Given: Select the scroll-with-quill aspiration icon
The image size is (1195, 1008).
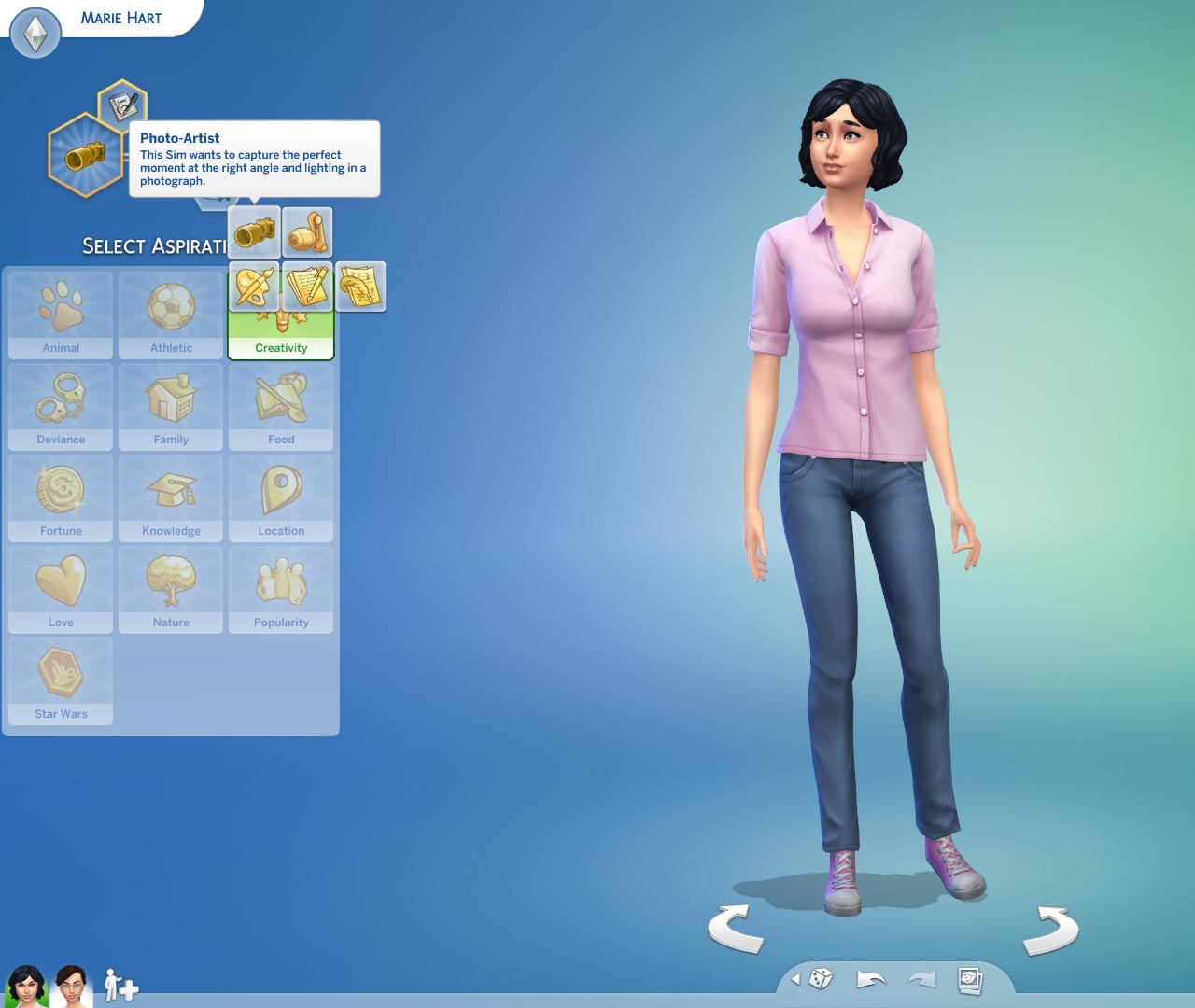Looking at the screenshot, I should click(361, 287).
